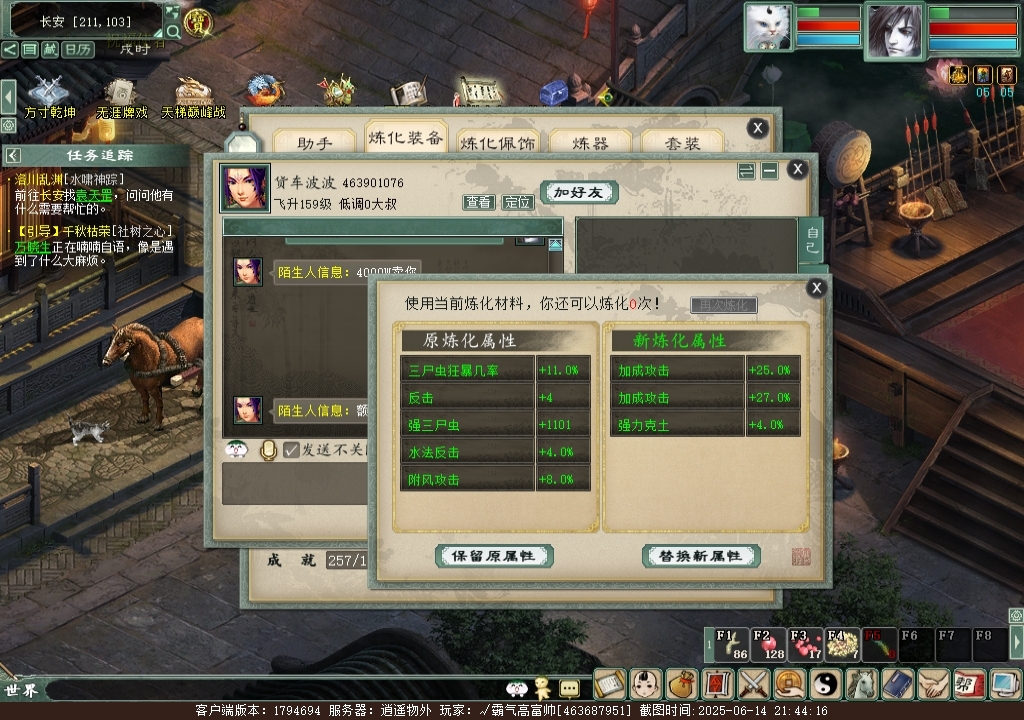Use the F2 hotbar item
Screen dimensions: 1024x720
click(x=769, y=644)
